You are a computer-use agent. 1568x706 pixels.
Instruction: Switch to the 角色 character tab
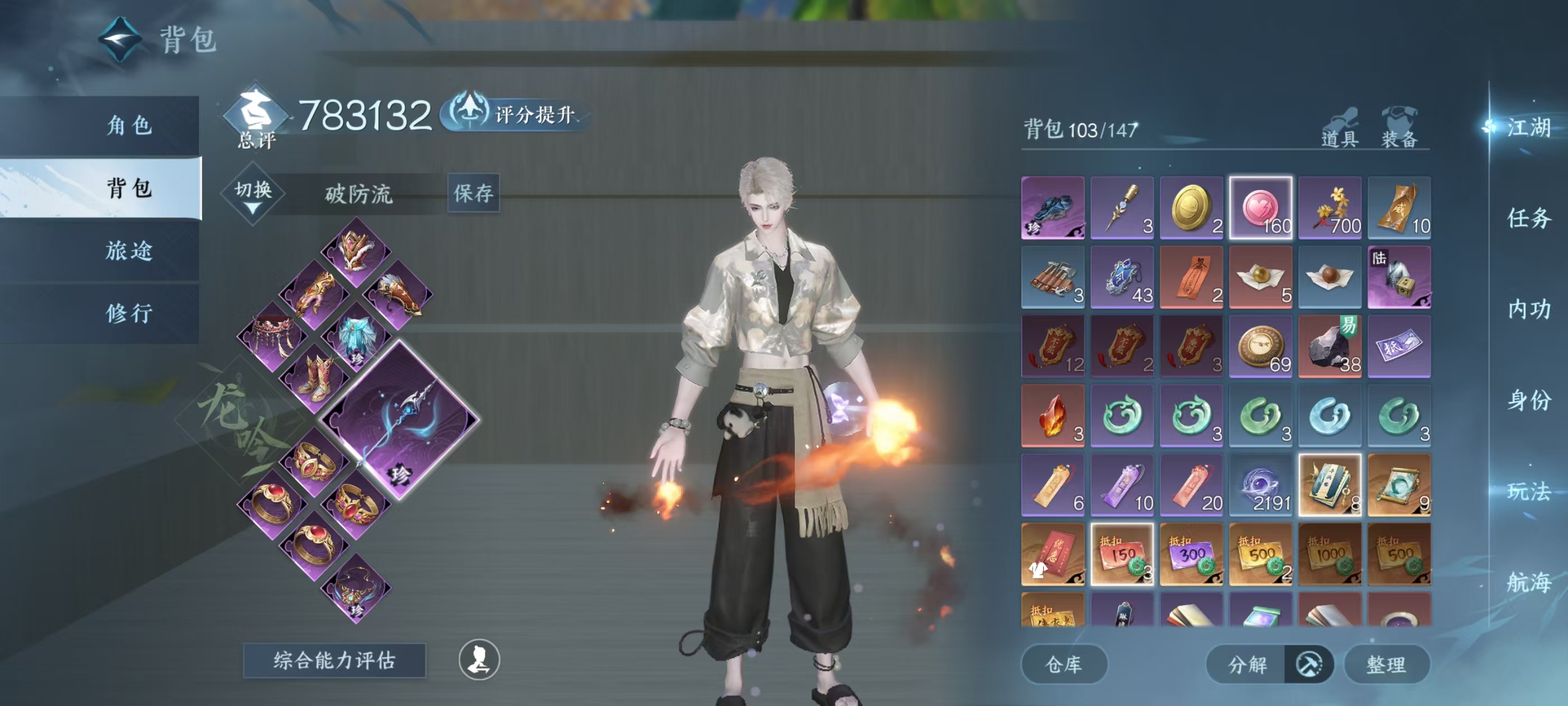(129, 126)
